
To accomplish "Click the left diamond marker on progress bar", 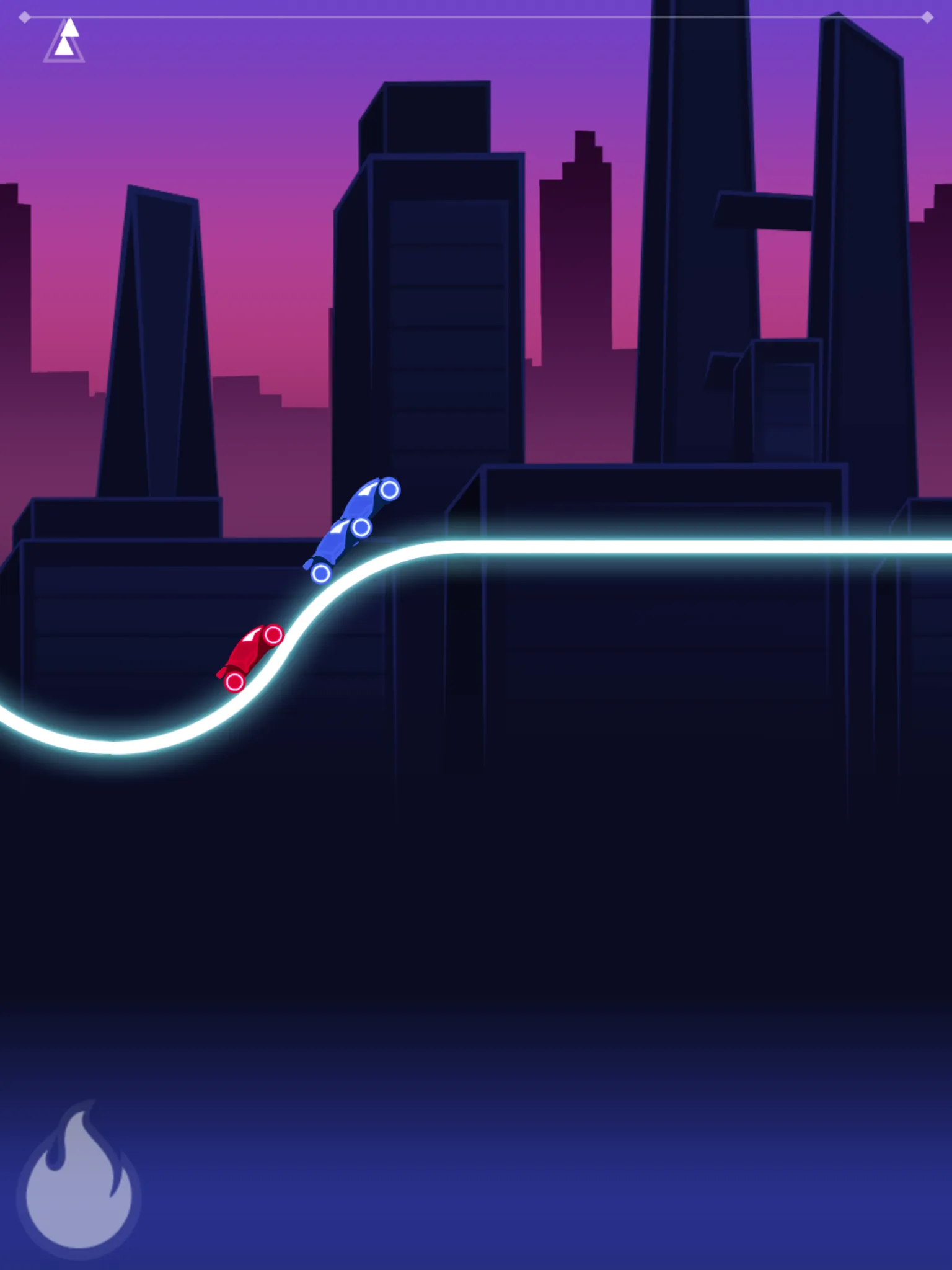I will click(25, 19).
